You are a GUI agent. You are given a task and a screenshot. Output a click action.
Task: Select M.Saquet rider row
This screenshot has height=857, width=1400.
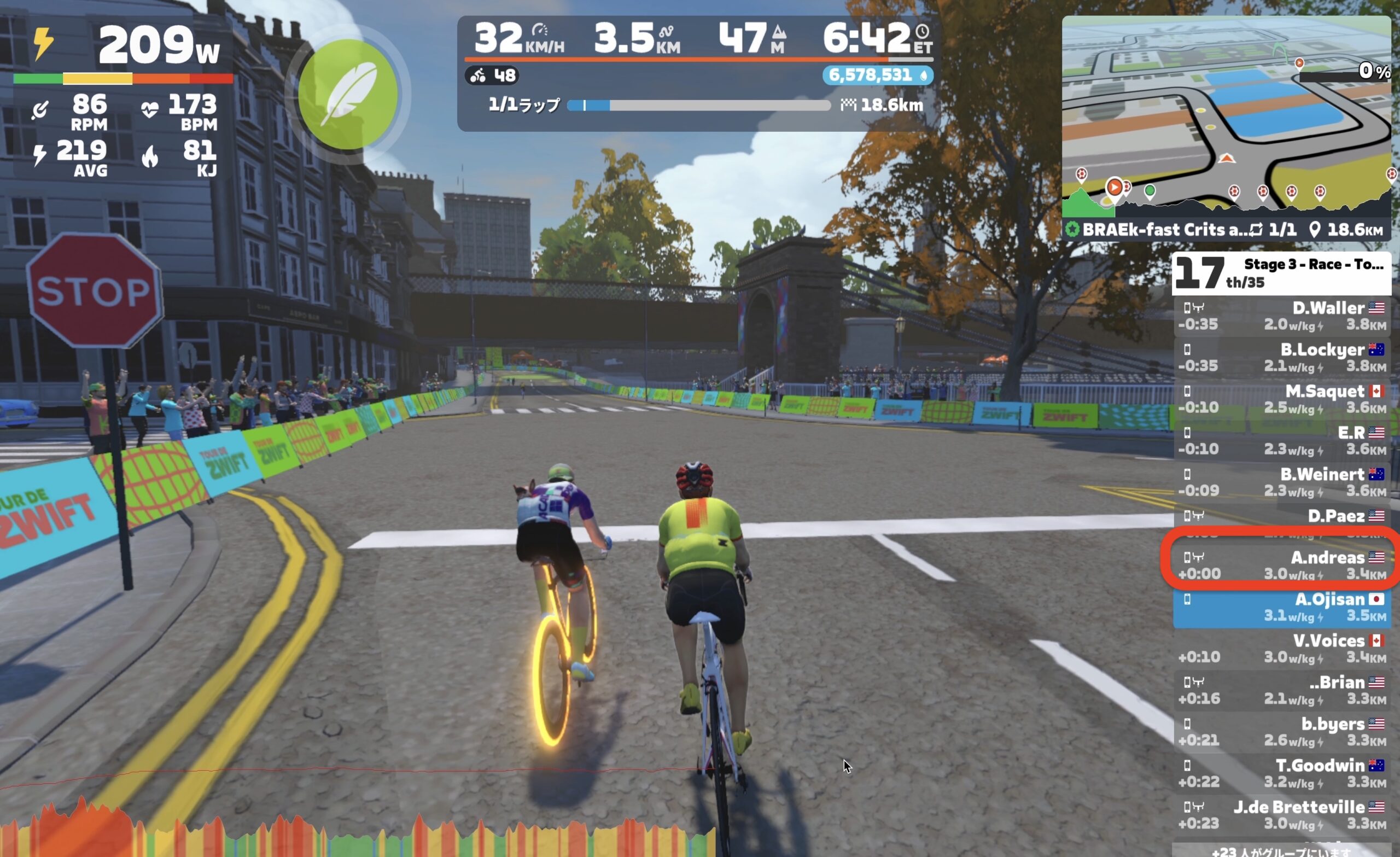pyautogui.click(x=1282, y=399)
